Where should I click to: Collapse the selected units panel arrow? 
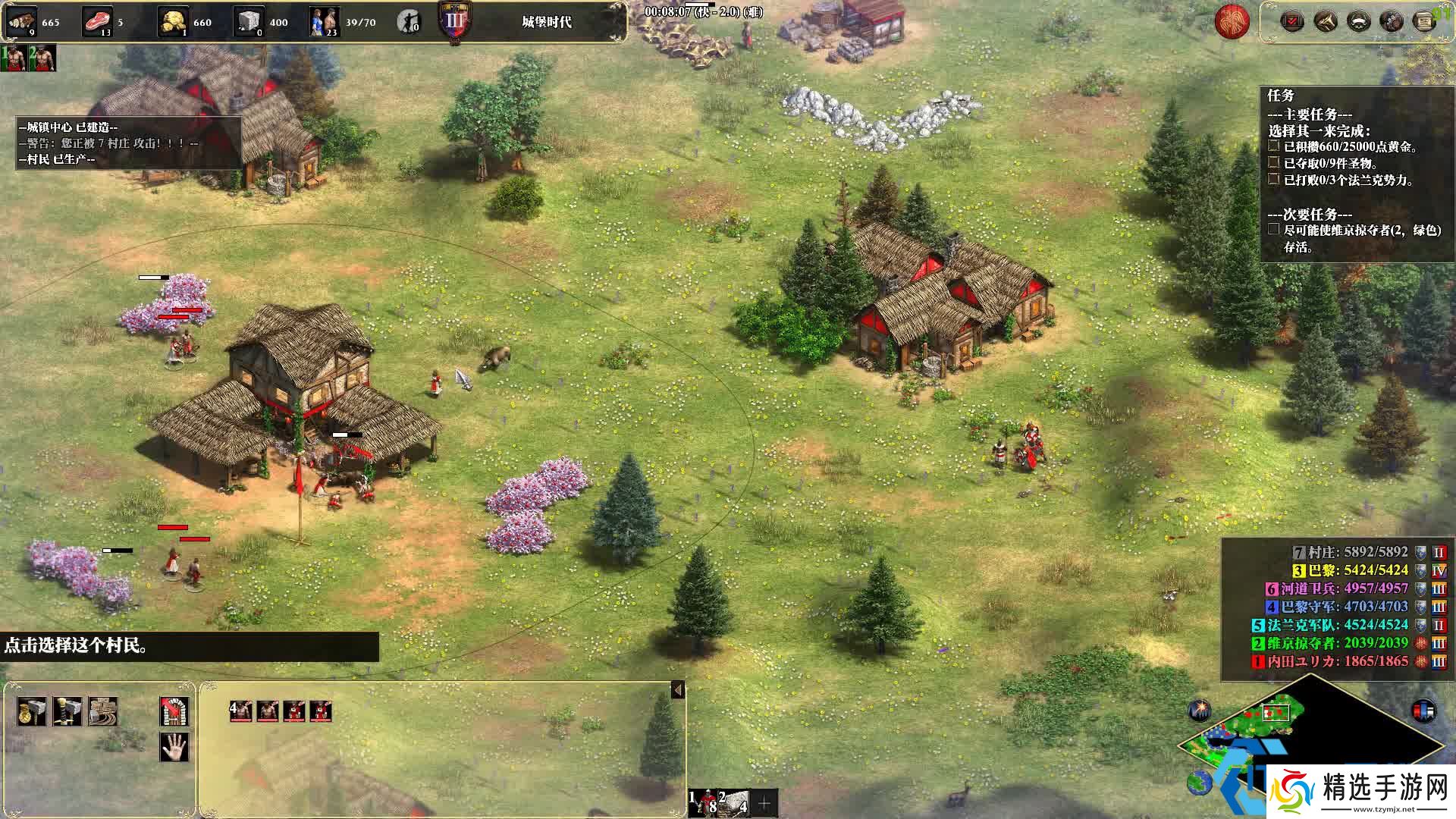[678, 690]
